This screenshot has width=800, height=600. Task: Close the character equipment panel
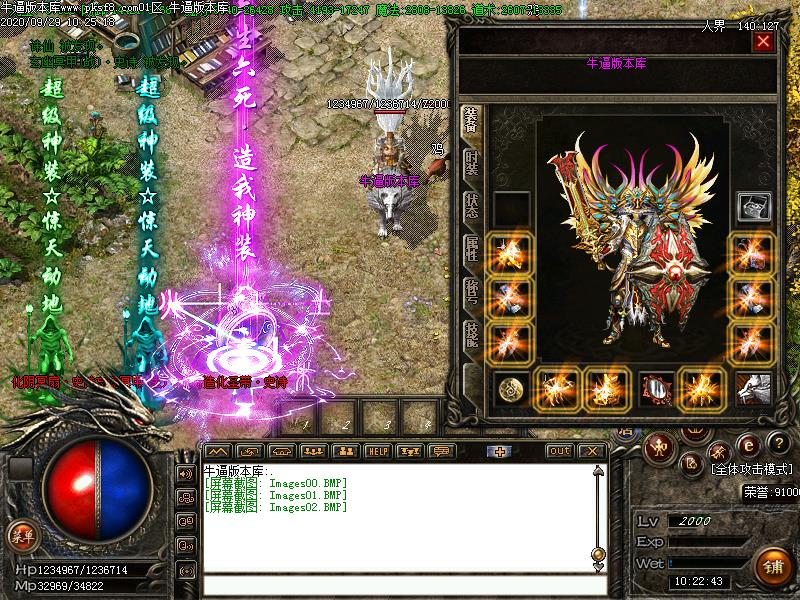pyautogui.click(x=764, y=42)
